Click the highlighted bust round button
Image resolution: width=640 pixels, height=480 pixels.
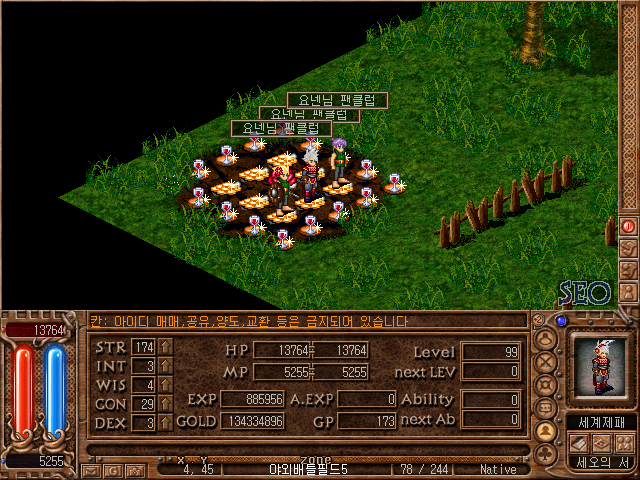546,431
